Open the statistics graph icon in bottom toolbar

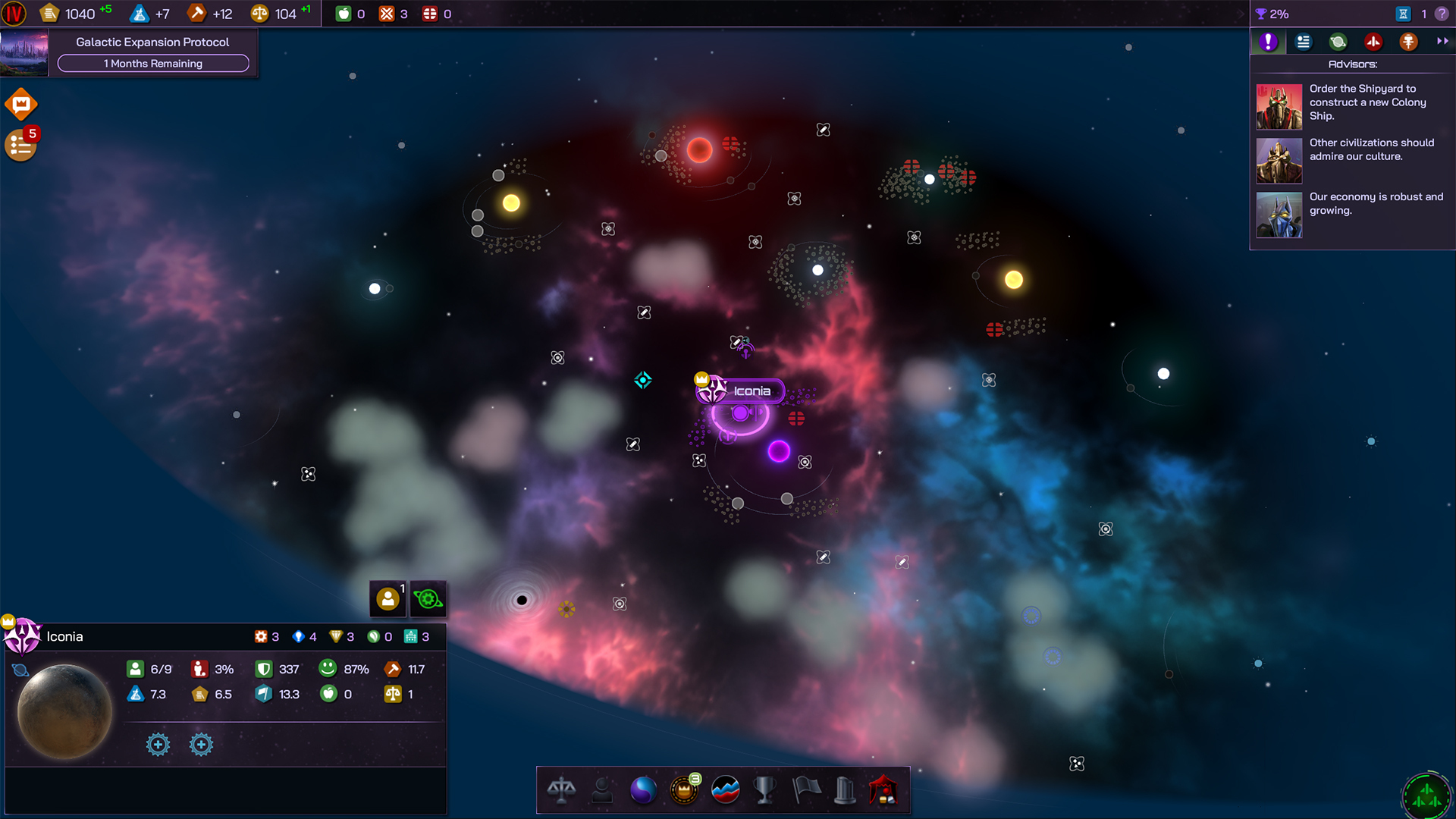point(724,790)
